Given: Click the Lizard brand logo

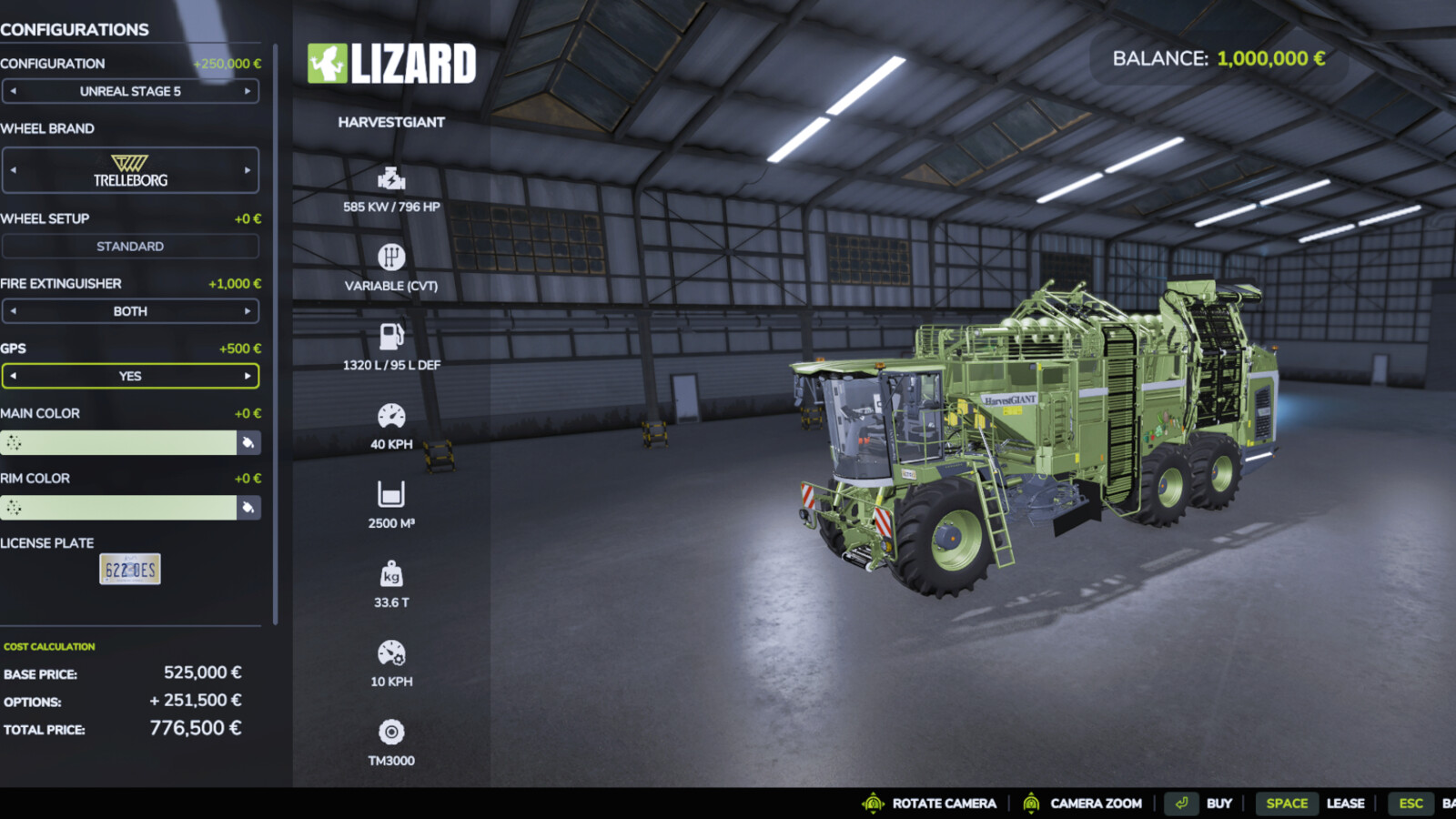Looking at the screenshot, I should [x=391, y=64].
